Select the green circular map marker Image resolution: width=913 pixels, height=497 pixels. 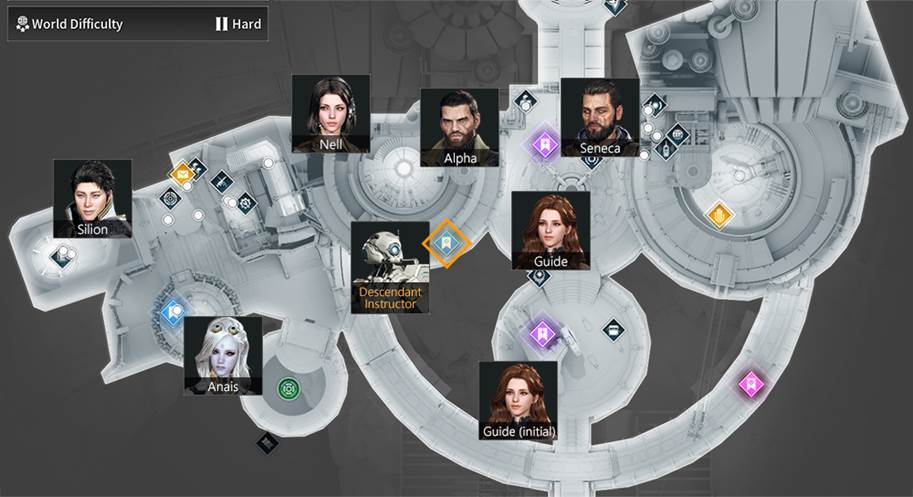point(289,387)
